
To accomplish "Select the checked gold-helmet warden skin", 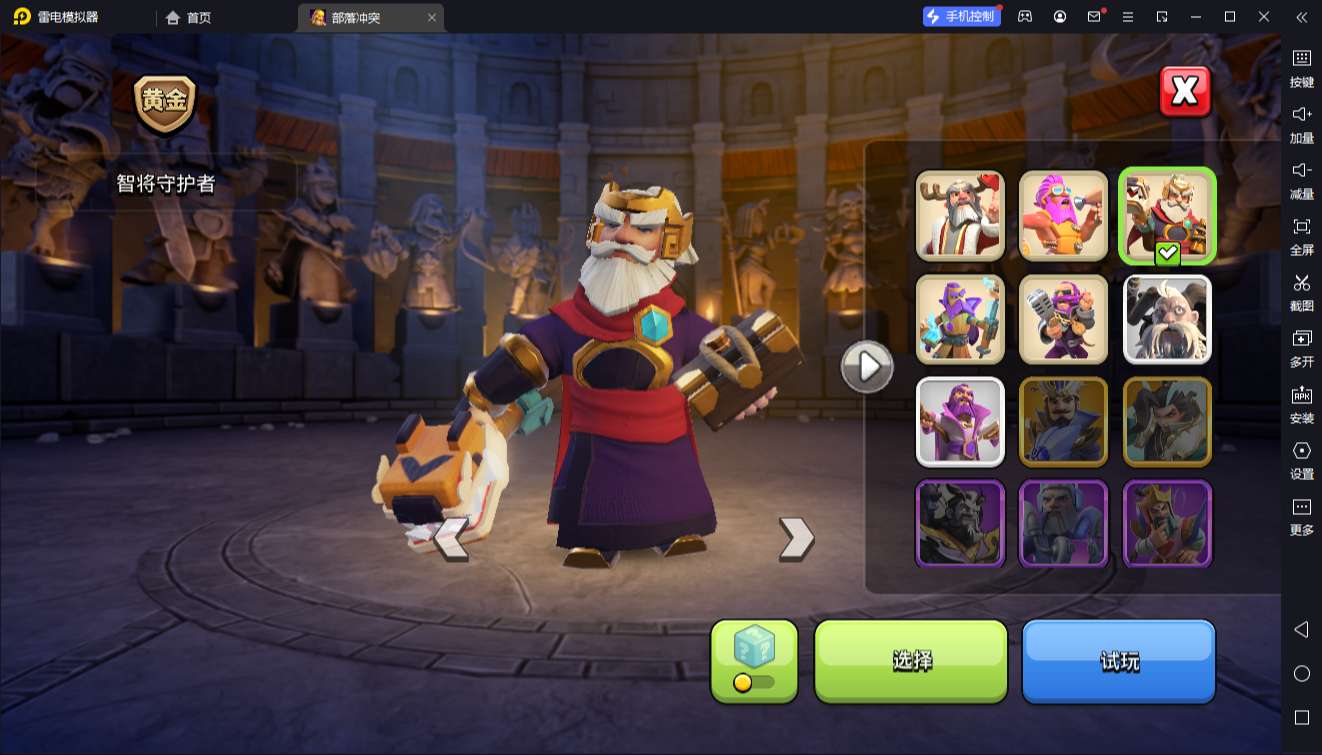I will tap(1167, 216).
